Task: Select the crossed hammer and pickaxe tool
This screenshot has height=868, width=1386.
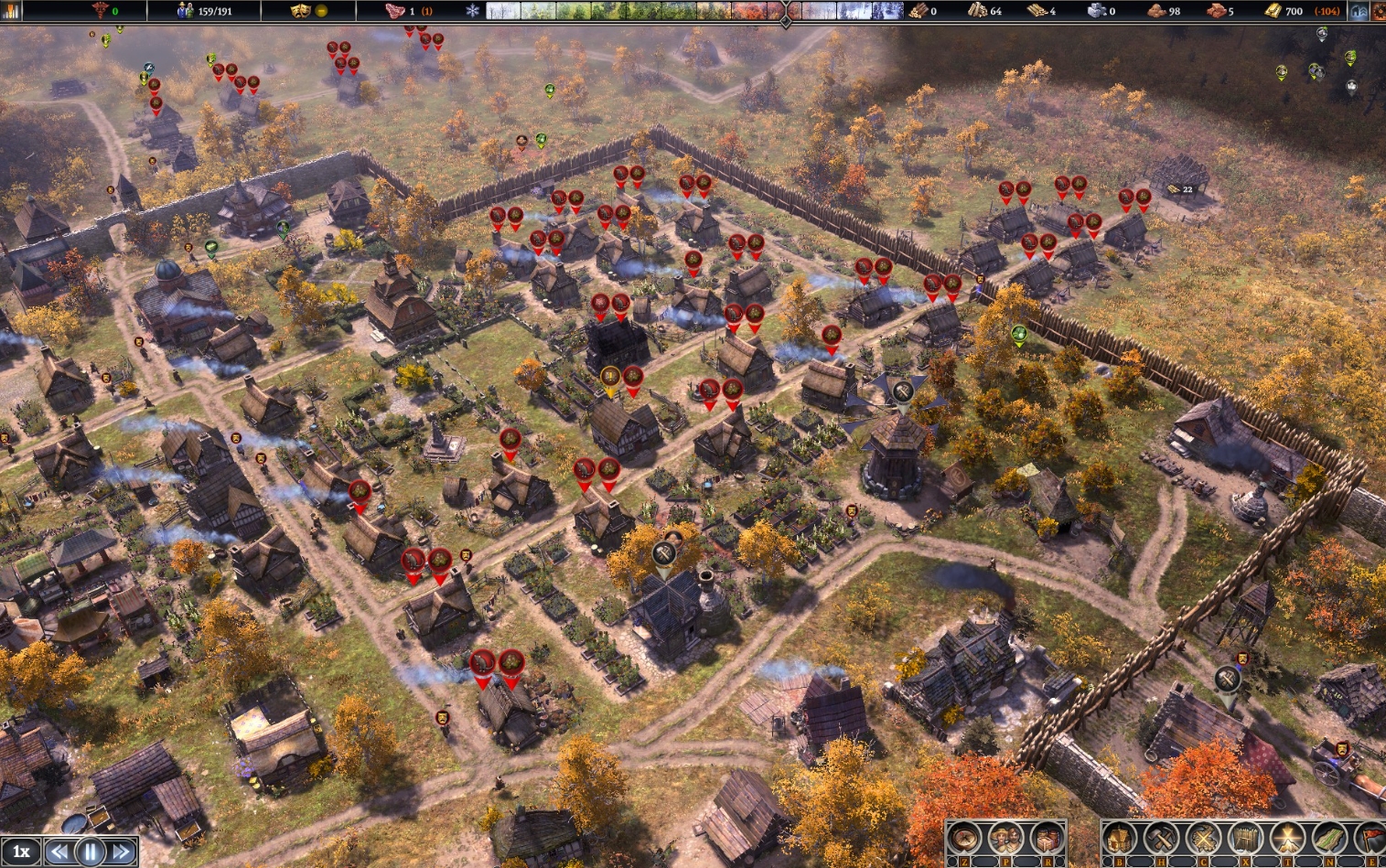Action: (x=1161, y=838)
